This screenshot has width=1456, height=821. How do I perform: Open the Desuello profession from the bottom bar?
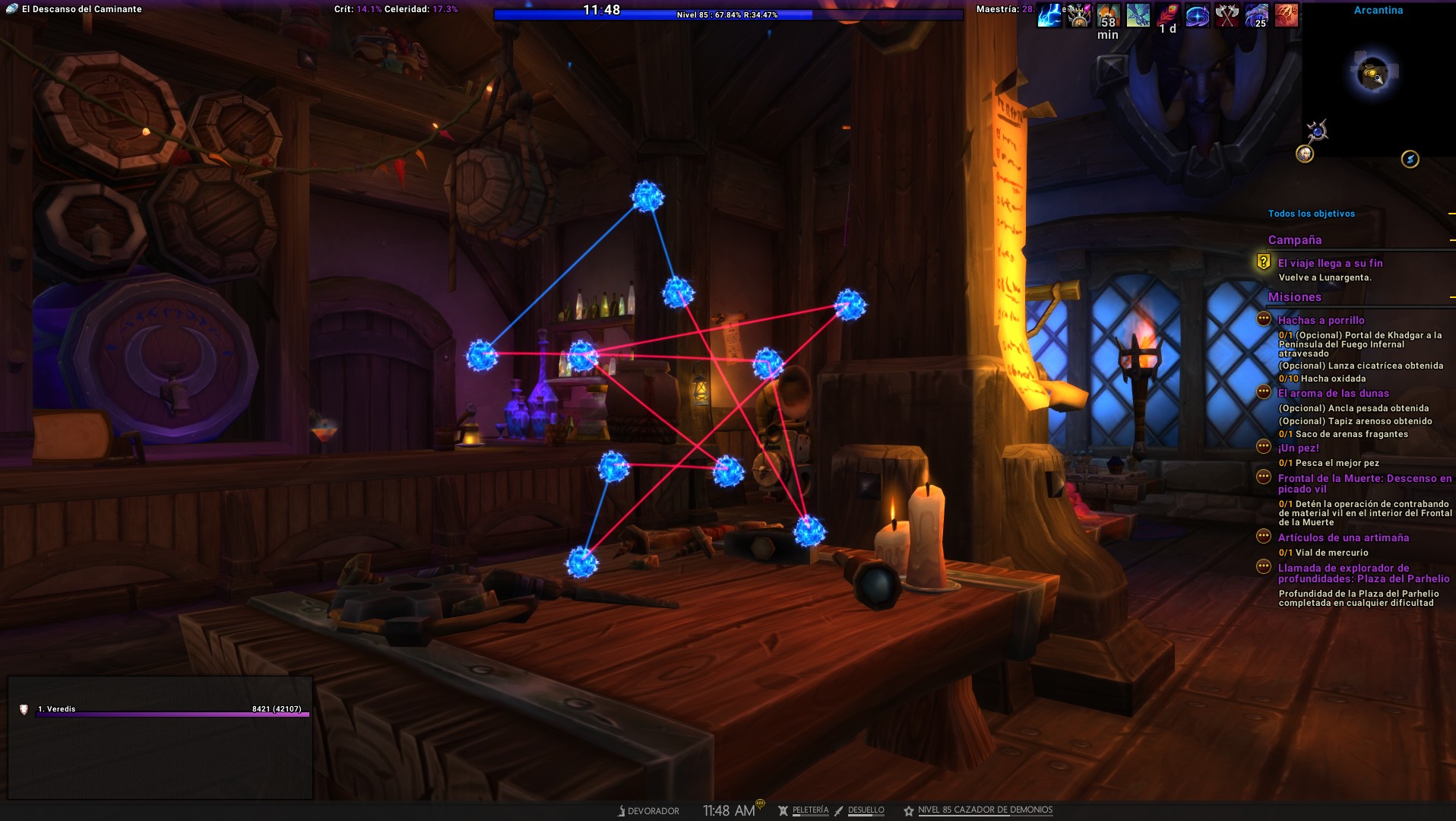pyautogui.click(x=866, y=810)
